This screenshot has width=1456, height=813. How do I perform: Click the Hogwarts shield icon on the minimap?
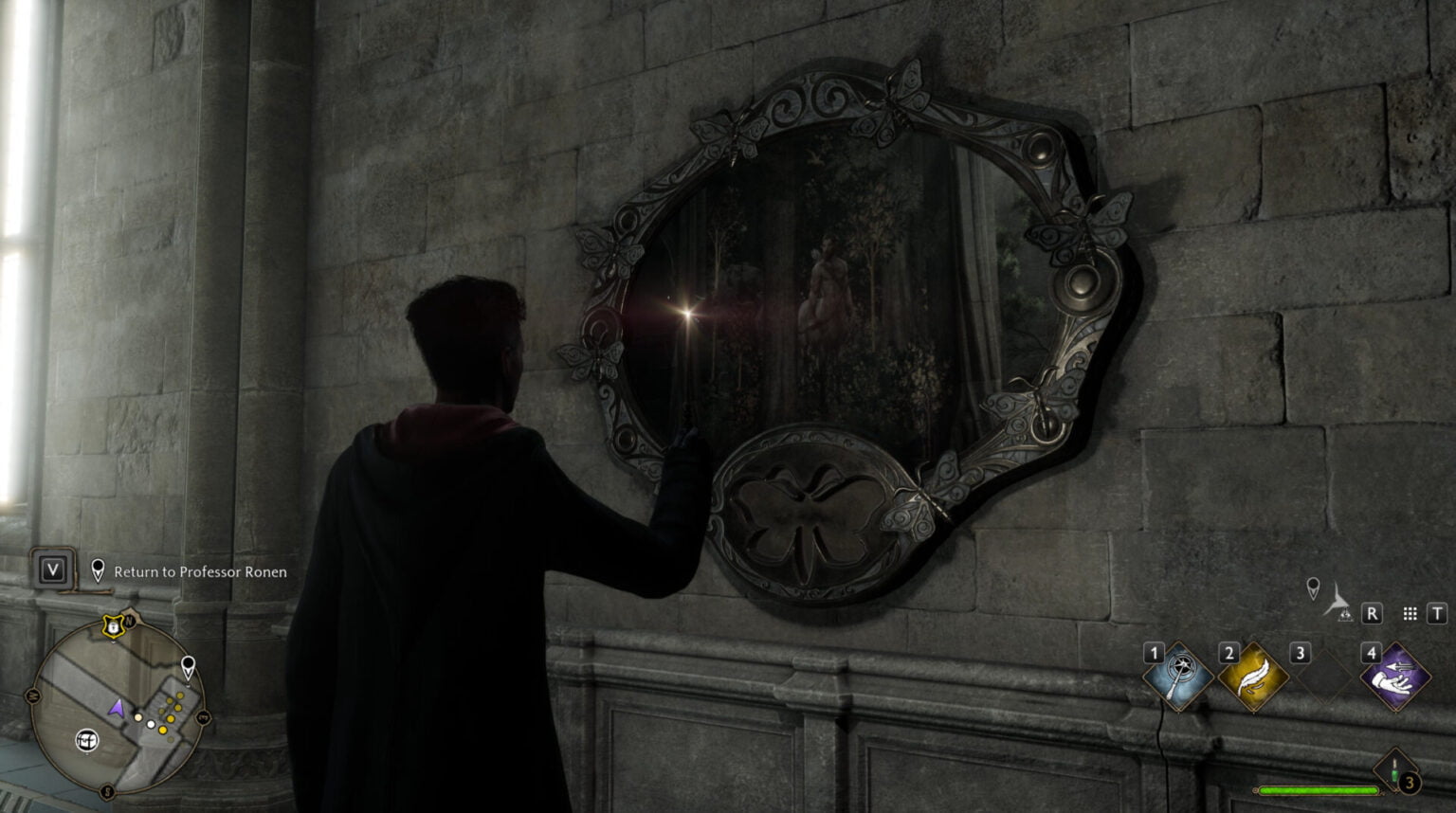(x=111, y=627)
